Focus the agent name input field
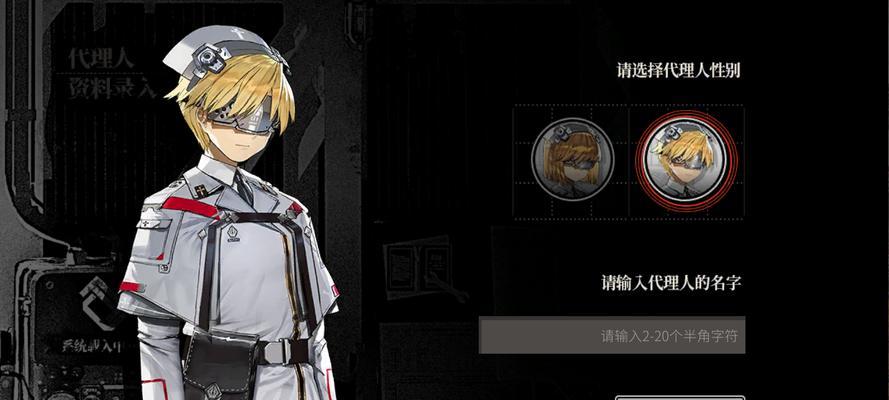The height and width of the screenshot is (400, 889). 611,335
